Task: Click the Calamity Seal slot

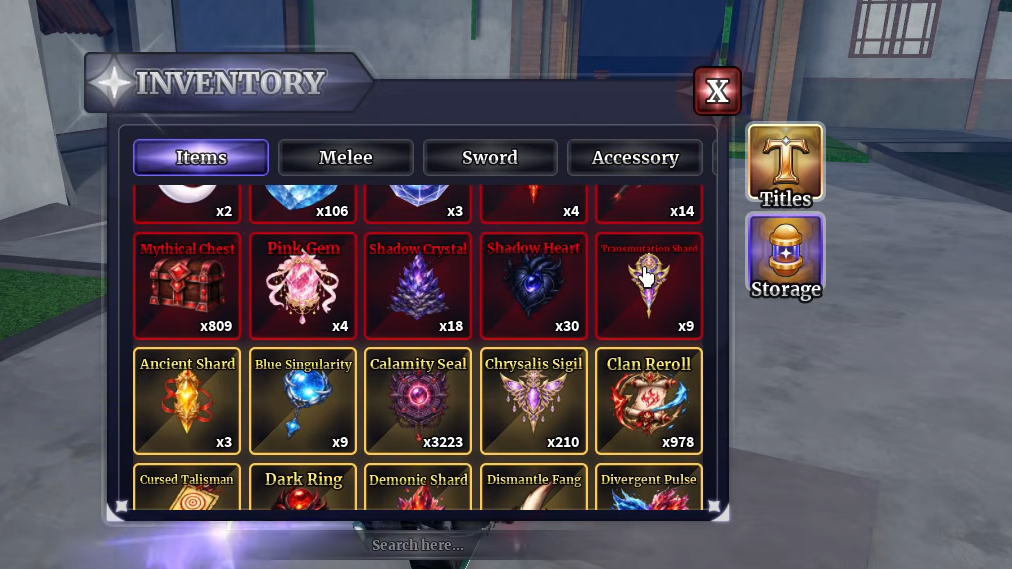Action: 418,402
